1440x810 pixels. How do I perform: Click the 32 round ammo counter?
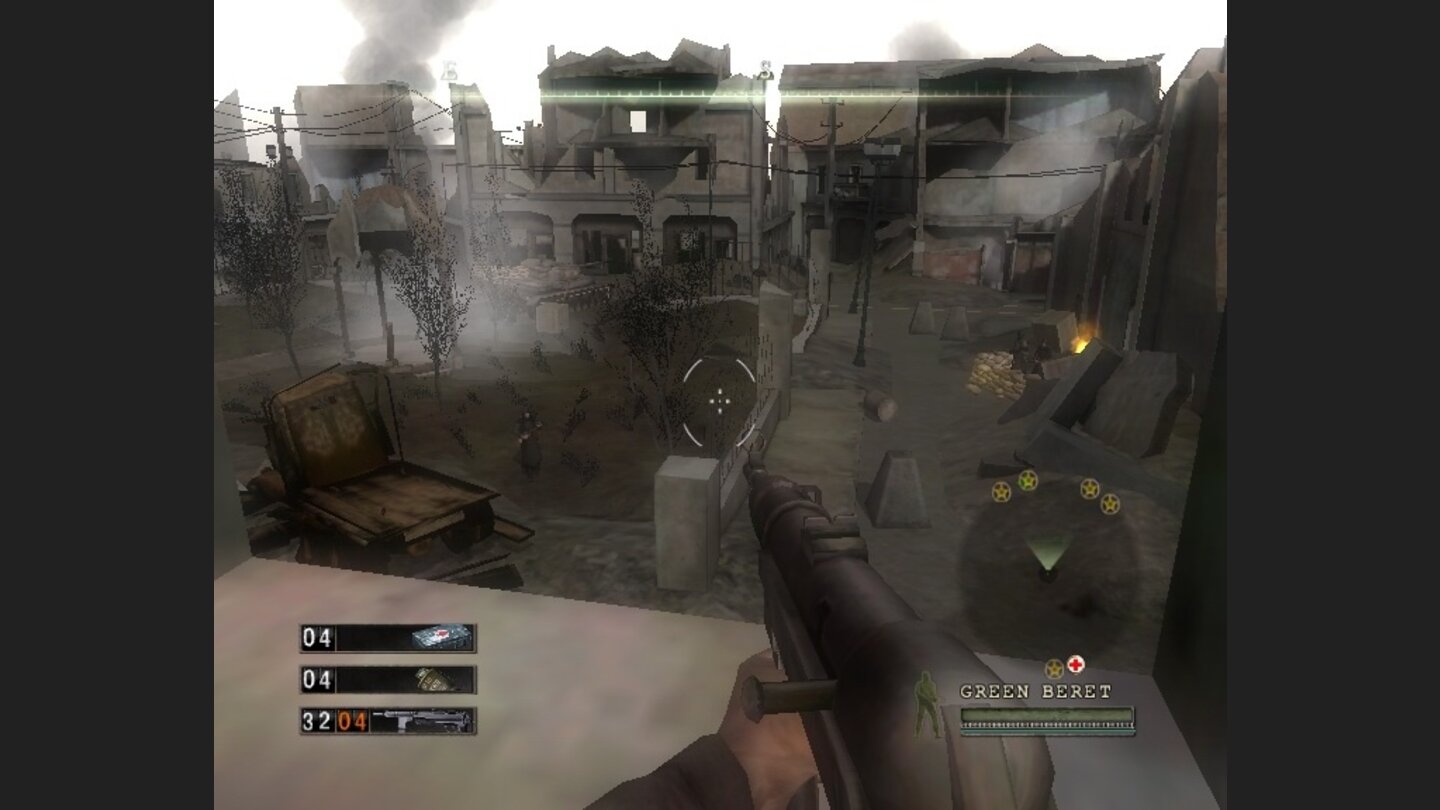pyautogui.click(x=317, y=720)
